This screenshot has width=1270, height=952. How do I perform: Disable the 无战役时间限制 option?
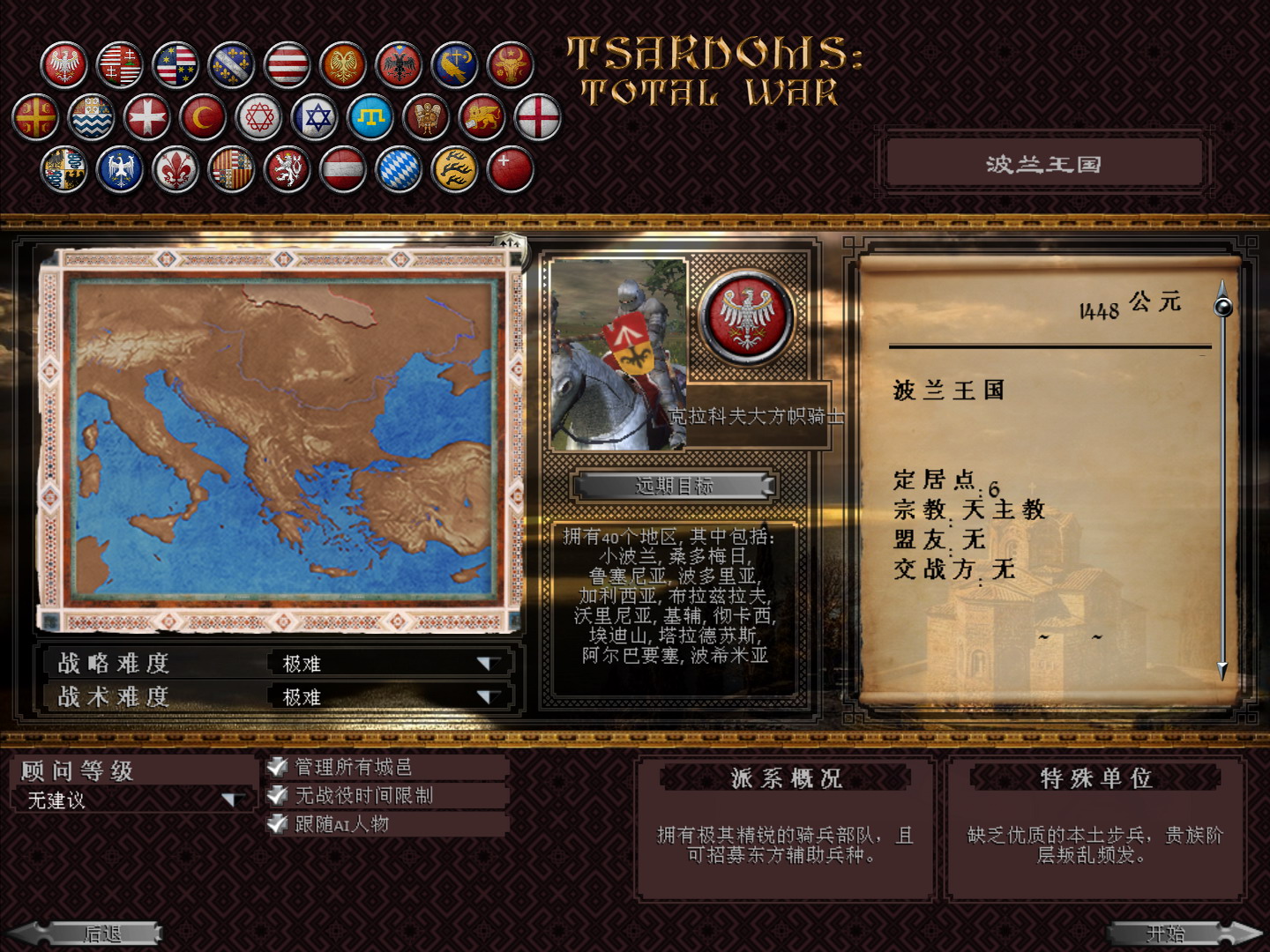(x=276, y=795)
